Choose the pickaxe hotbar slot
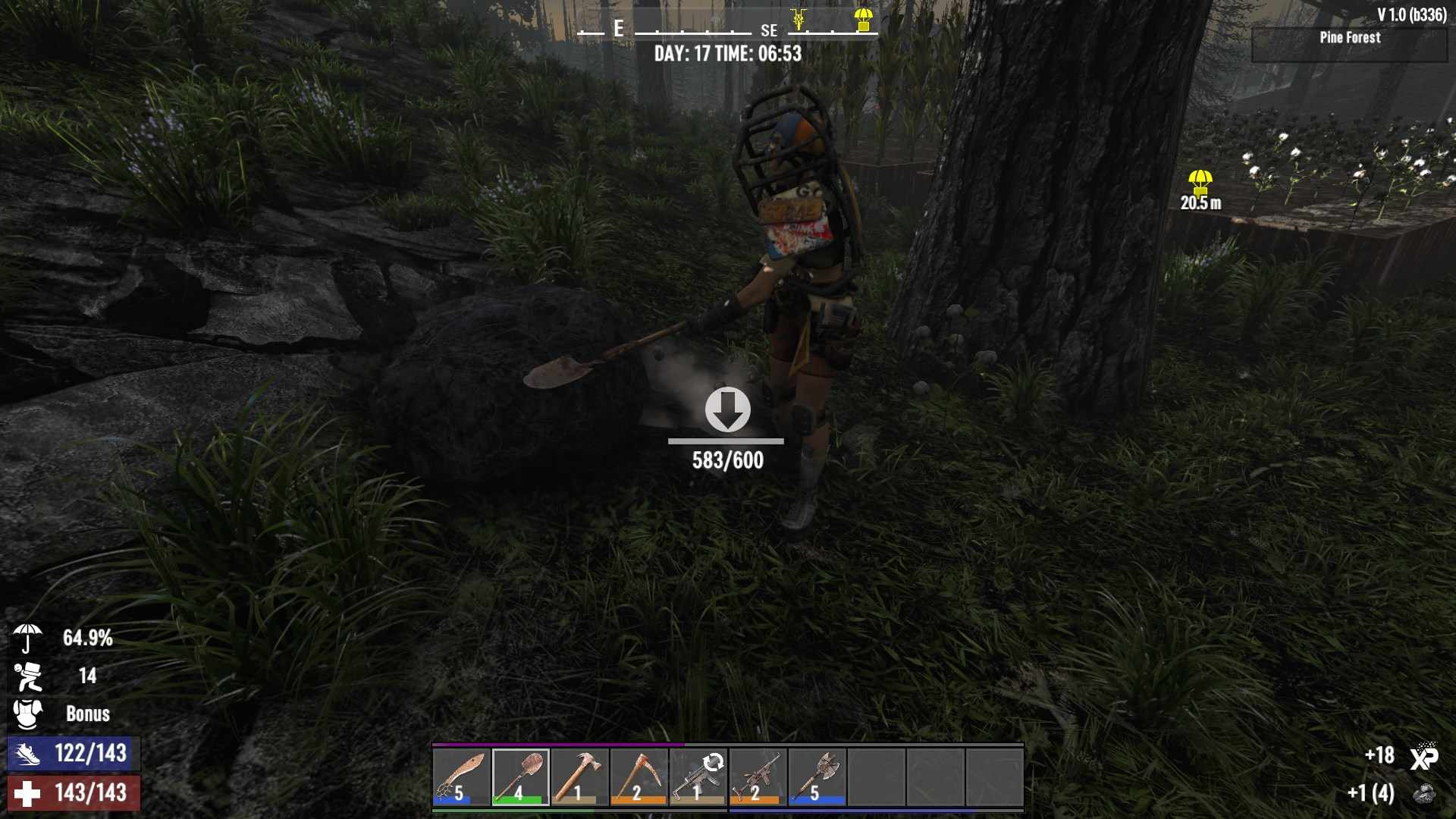The width and height of the screenshot is (1456, 819). point(639,777)
